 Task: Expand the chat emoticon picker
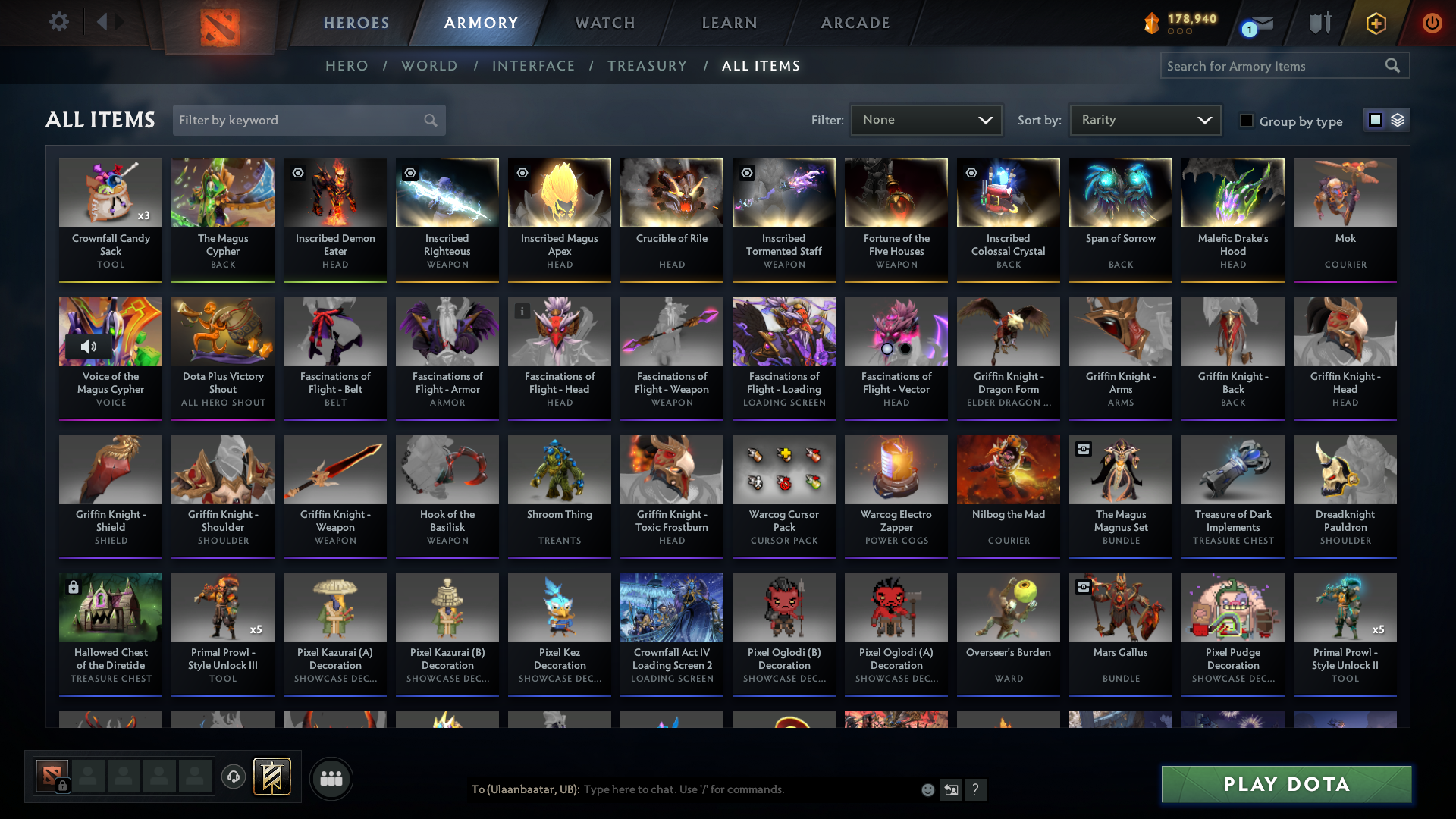tap(927, 789)
